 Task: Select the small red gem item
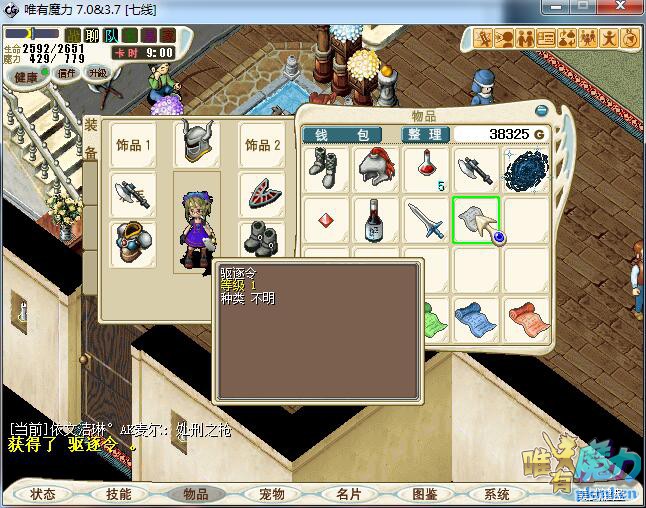(x=327, y=219)
